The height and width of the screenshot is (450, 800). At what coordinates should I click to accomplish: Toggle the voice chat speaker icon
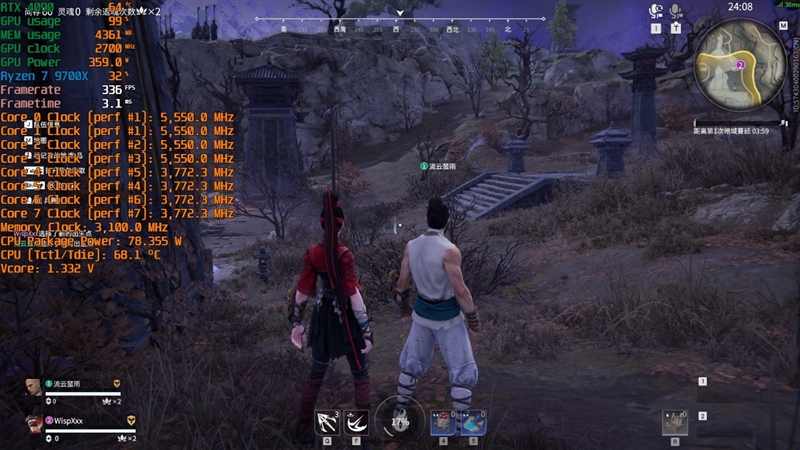pyautogui.click(x=656, y=11)
